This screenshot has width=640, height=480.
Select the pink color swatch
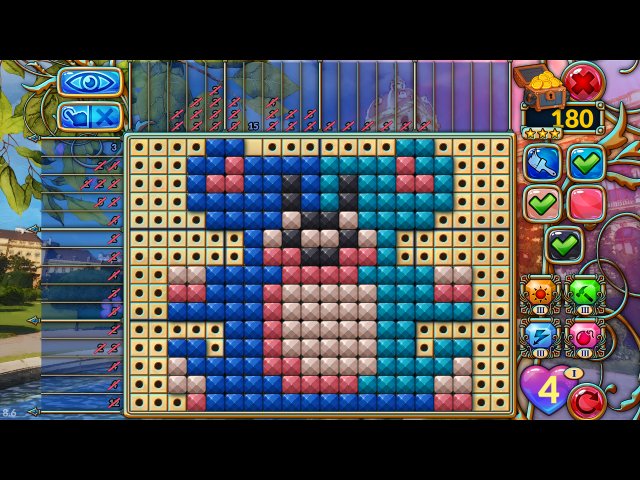pyautogui.click(x=586, y=203)
